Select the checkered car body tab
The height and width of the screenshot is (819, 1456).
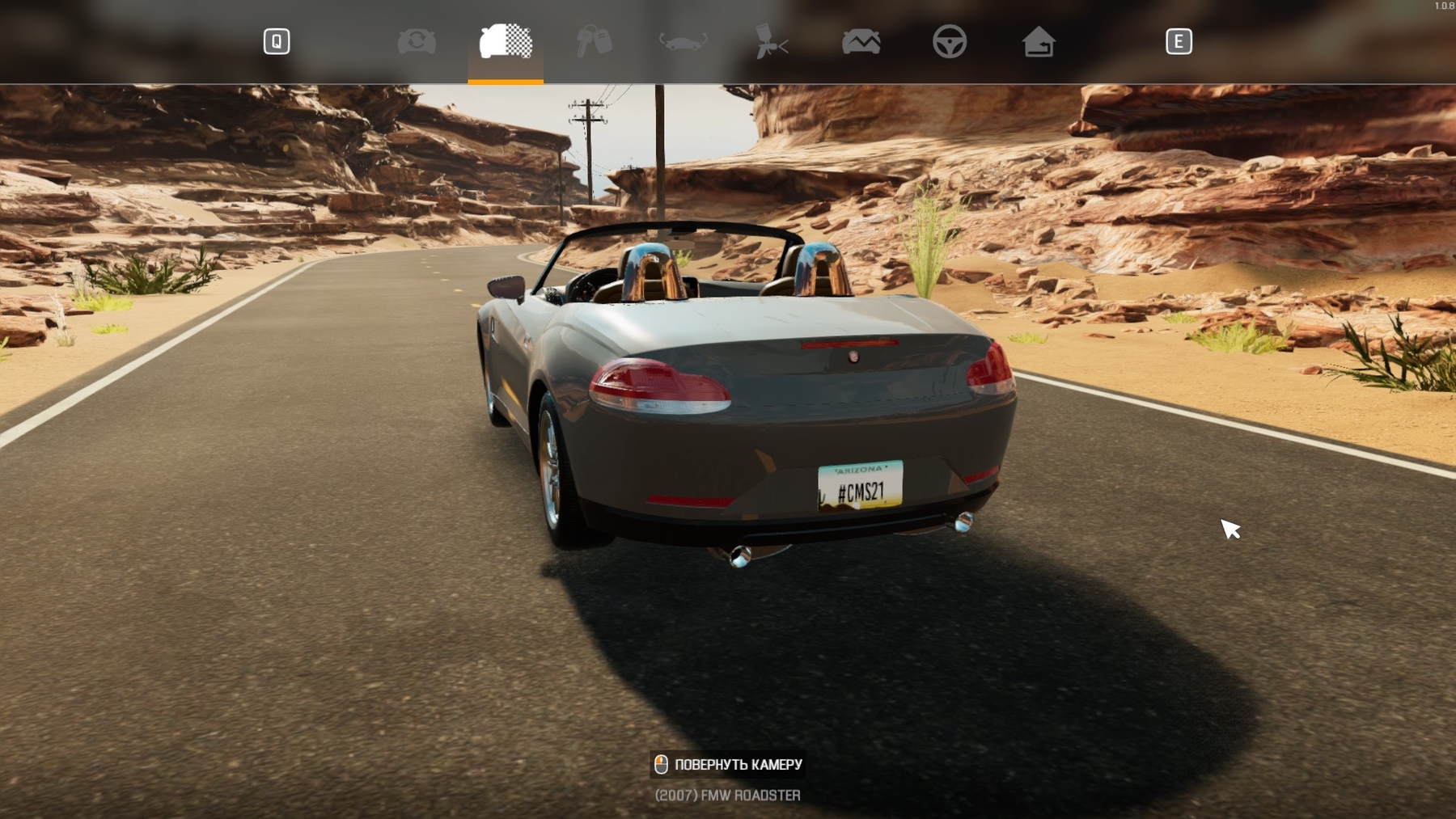tap(506, 41)
